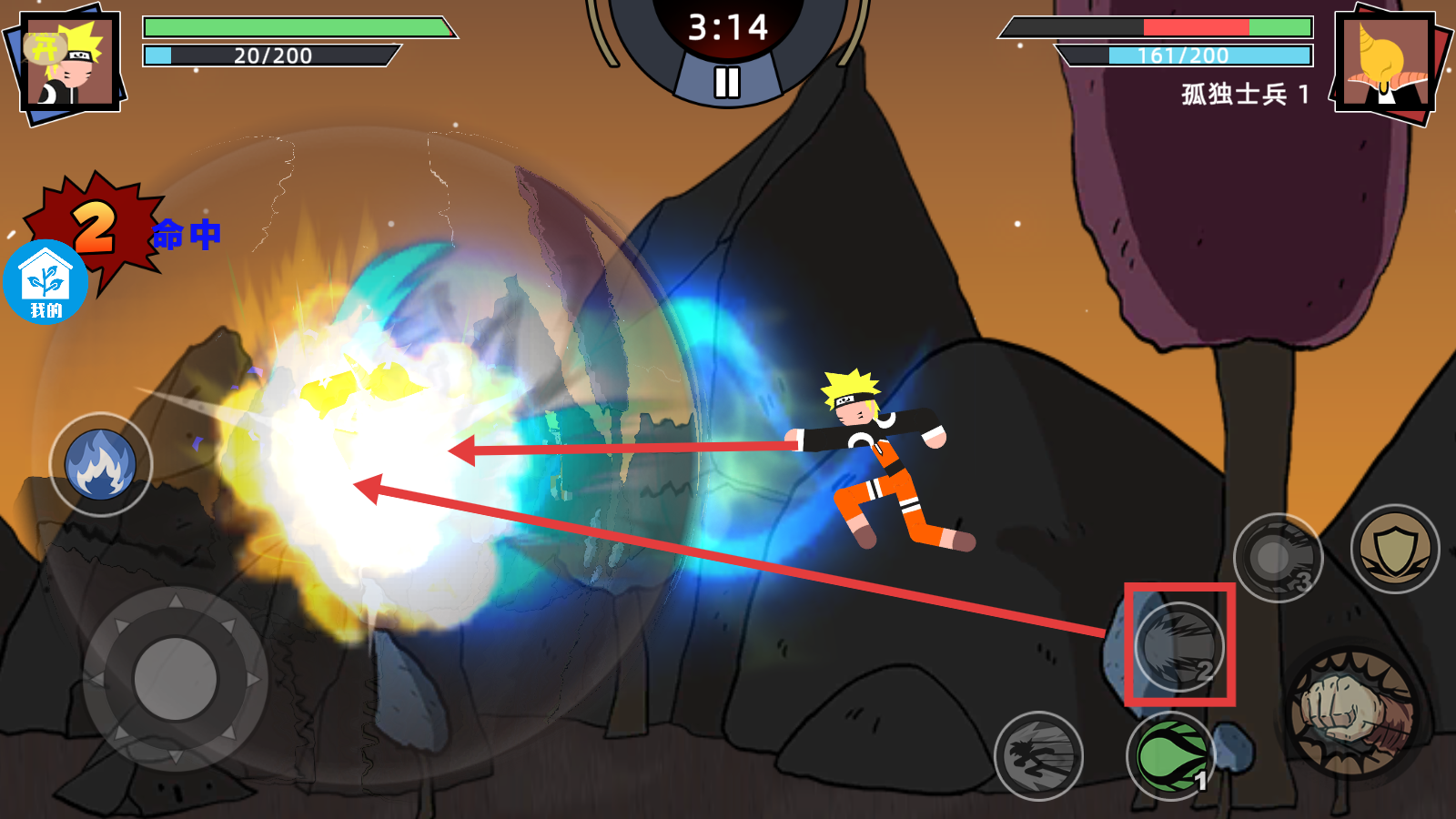1456x819 pixels.
Task: Click the virtual joystick center knob
Action: pyautogui.click(x=175, y=679)
